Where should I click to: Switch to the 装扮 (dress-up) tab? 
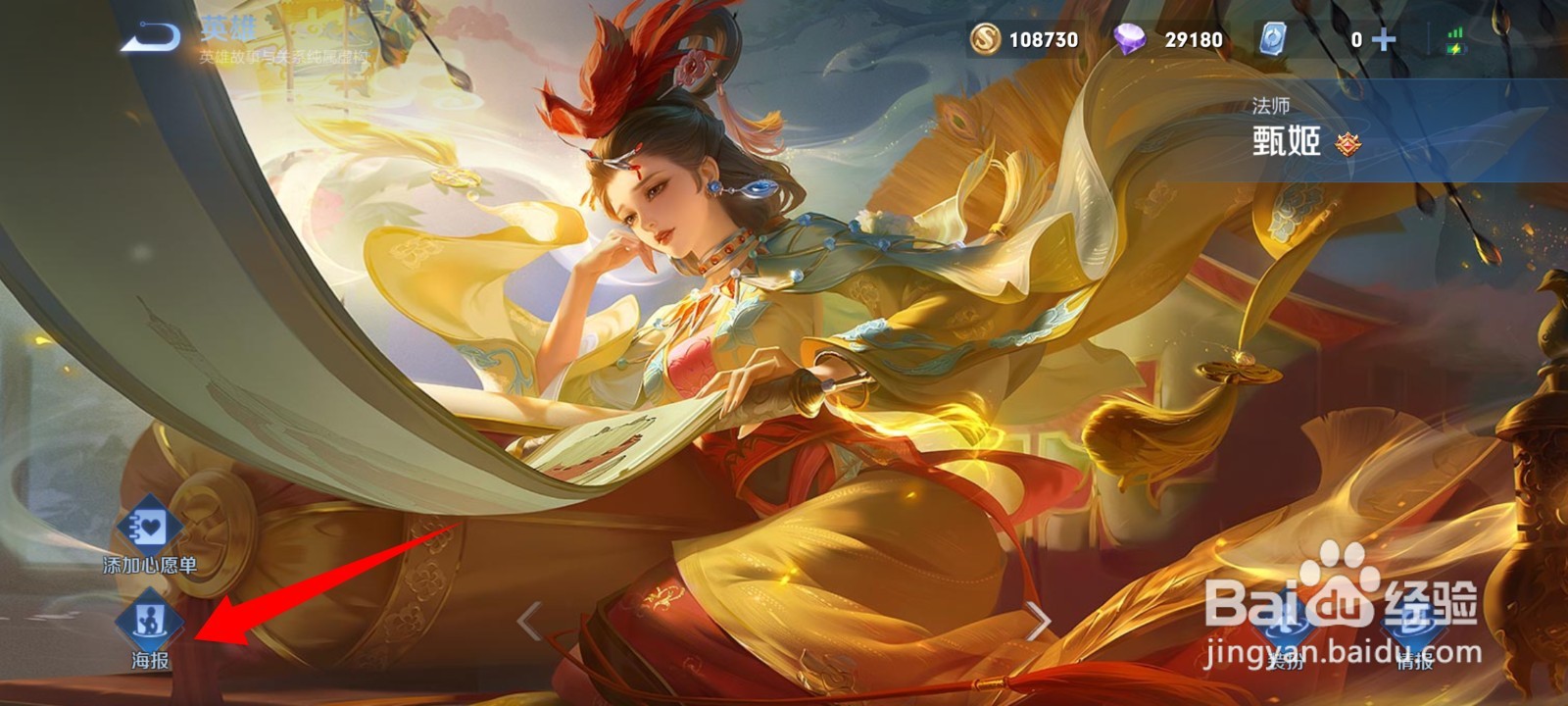(1289, 647)
